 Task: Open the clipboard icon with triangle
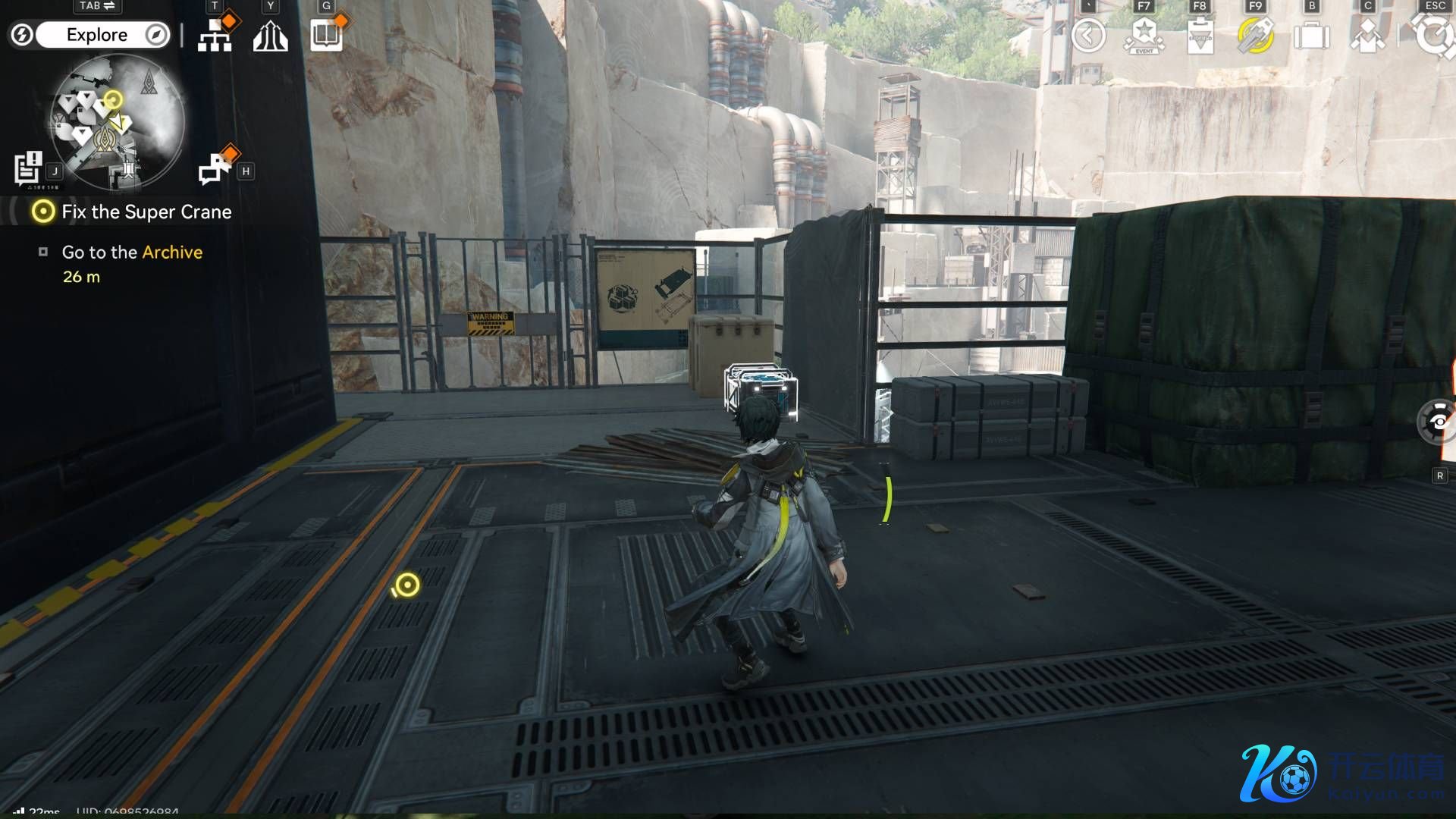coord(1200,36)
